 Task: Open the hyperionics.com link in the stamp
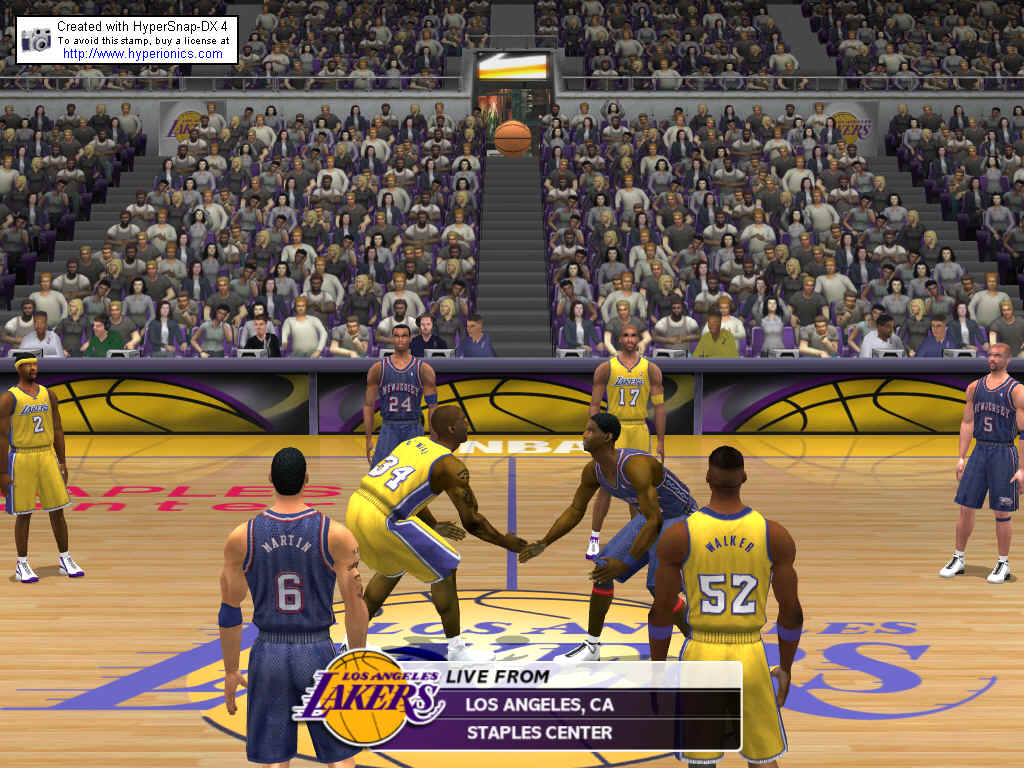click(x=143, y=54)
